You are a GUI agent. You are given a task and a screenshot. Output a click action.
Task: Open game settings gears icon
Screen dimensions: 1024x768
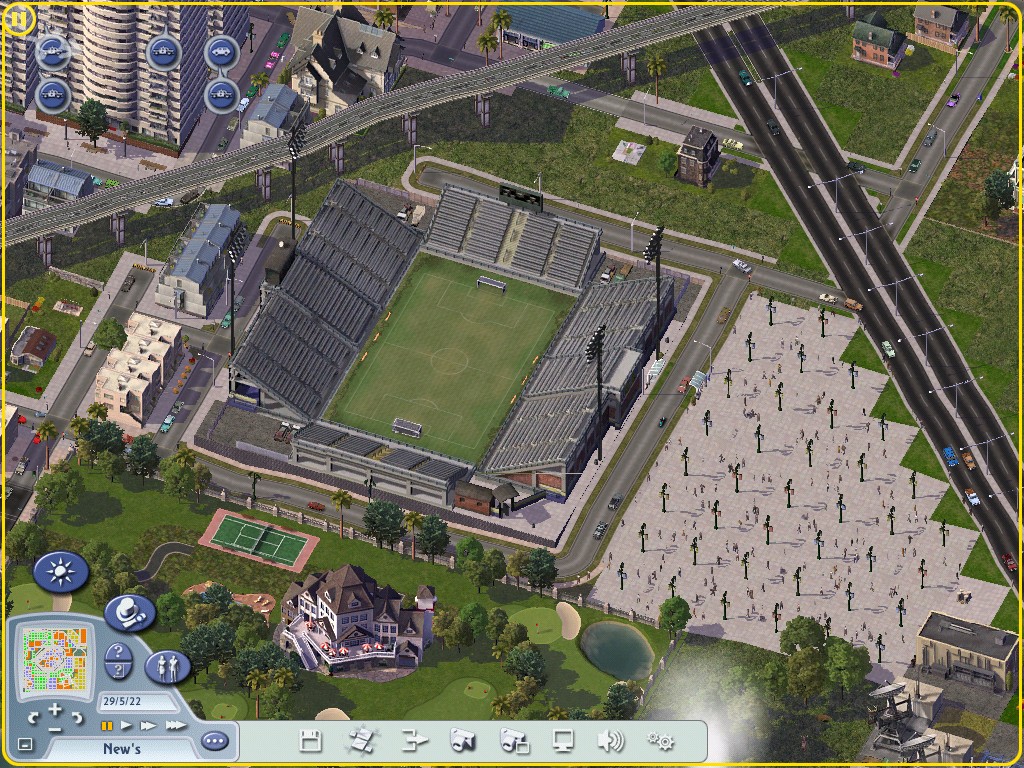click(x=660, y=741)
